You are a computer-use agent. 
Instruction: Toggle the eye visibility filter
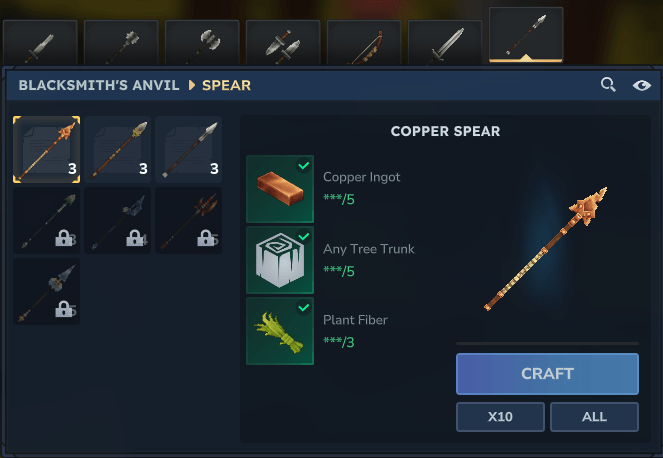[641, 85]
